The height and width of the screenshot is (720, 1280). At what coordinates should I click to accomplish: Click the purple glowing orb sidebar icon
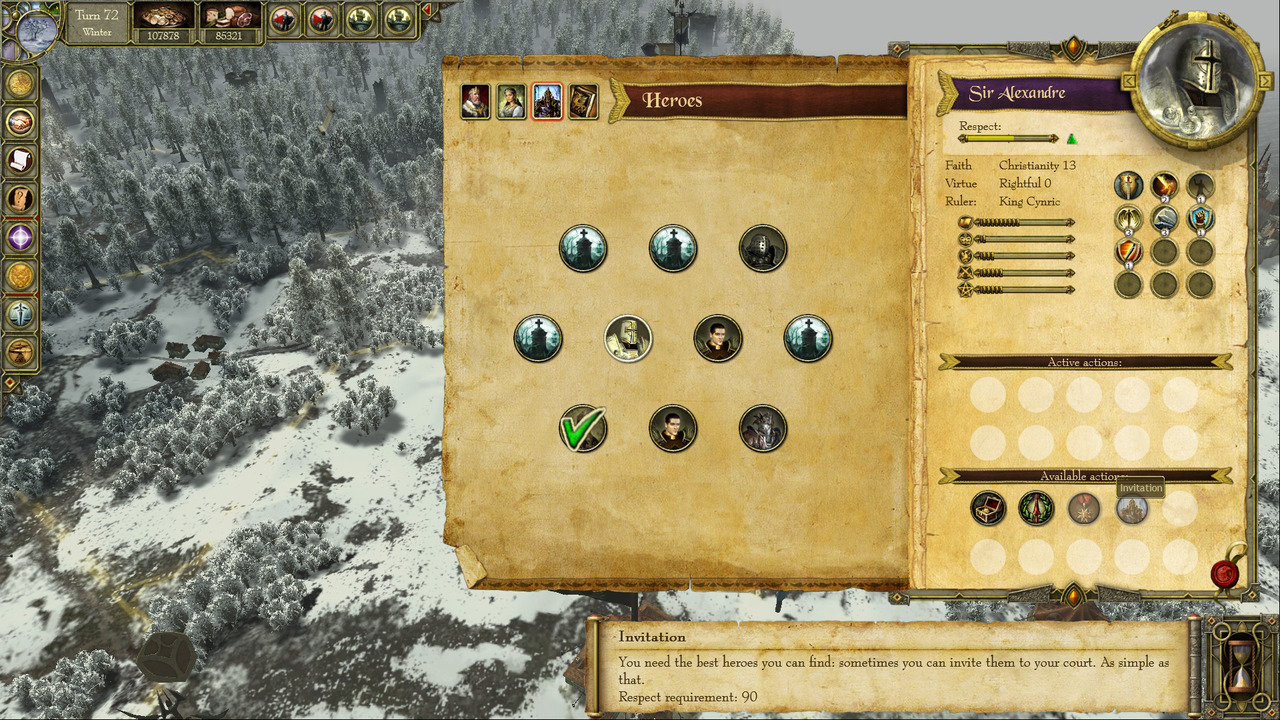click(20, 237)
